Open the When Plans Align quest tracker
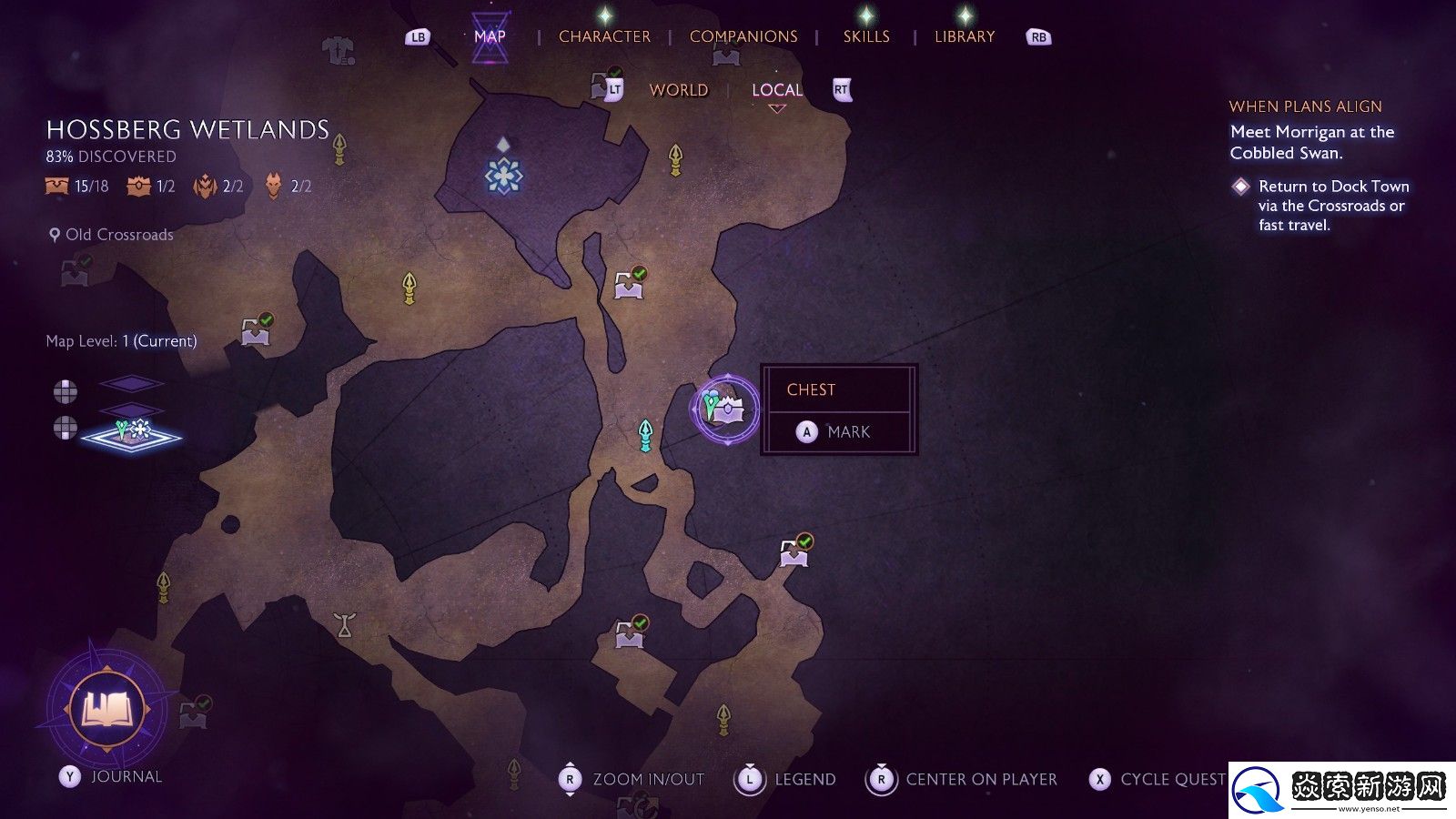1456x819 pixels. point(1305,106)
